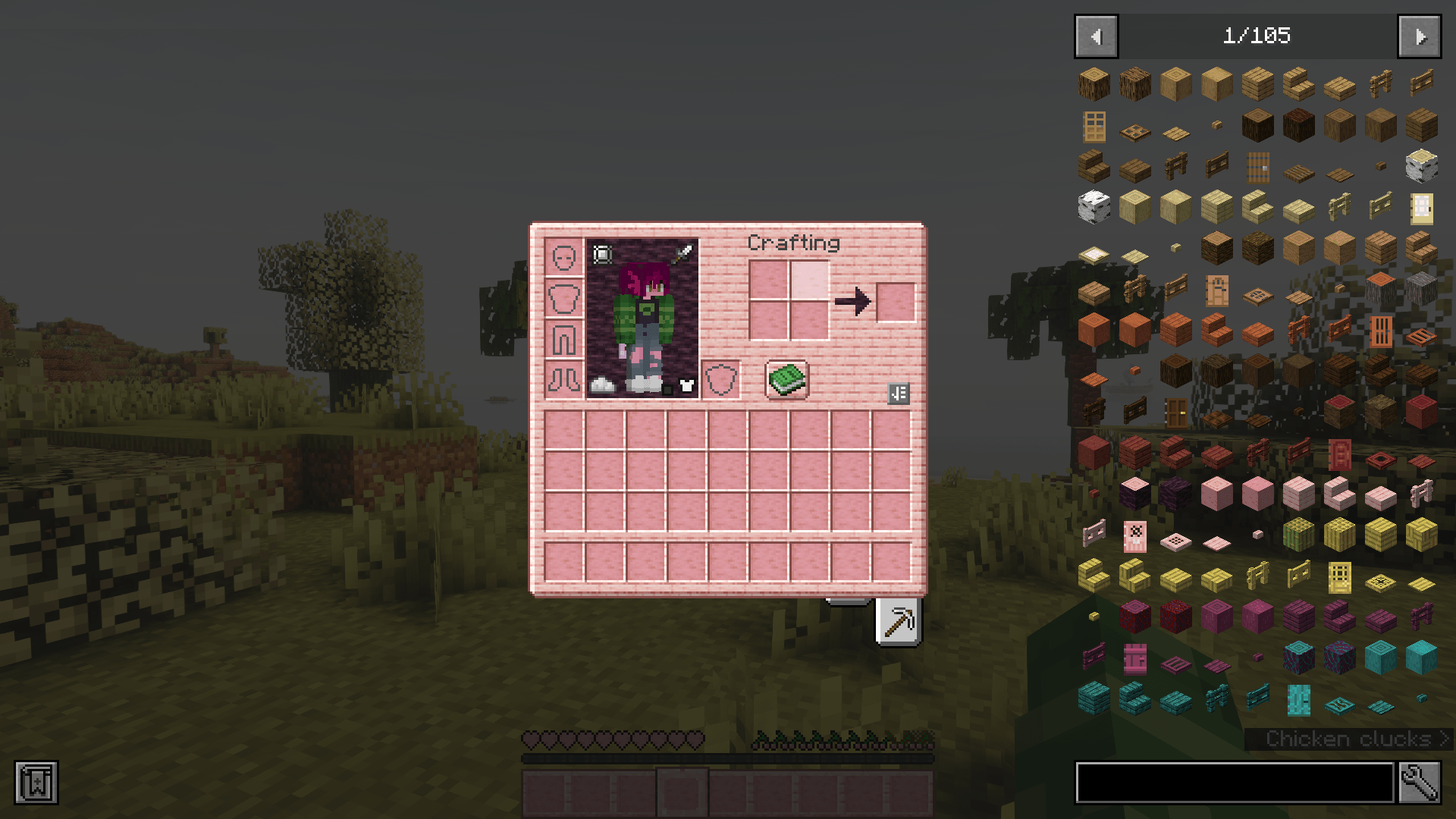Open the green recipe book
This screenshot has height=819, width=1456.
pyautogui.click(x=786, y=380)
